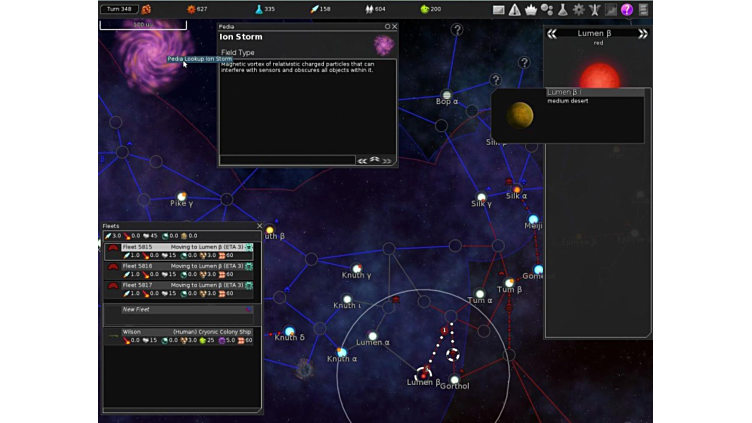
Task: Select the Lumen β I desert planet
Action: (x=520, y=115)
